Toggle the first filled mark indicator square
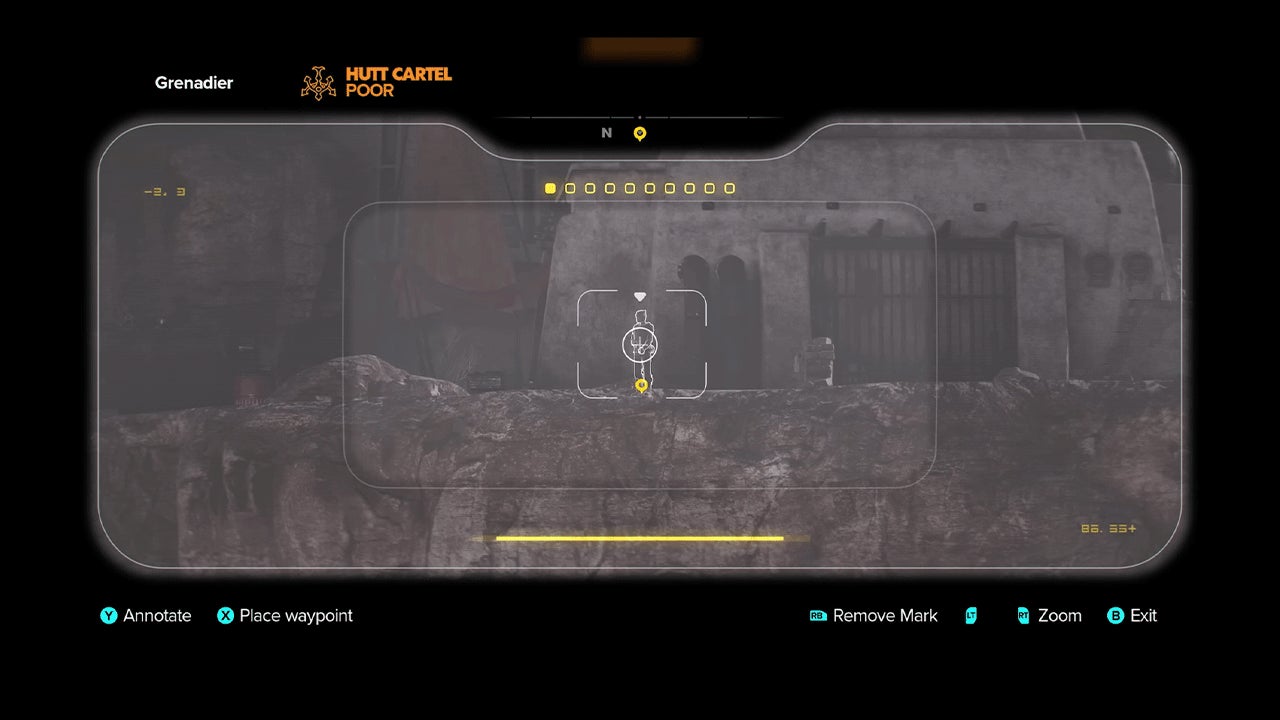This screenshot has width=1280, height=720. pos(550,188)
